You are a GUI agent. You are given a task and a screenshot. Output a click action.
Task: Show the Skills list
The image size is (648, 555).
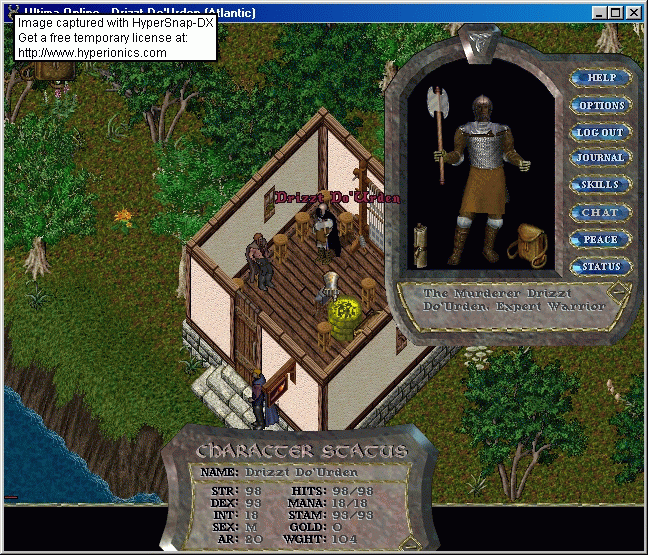(600, 185)
